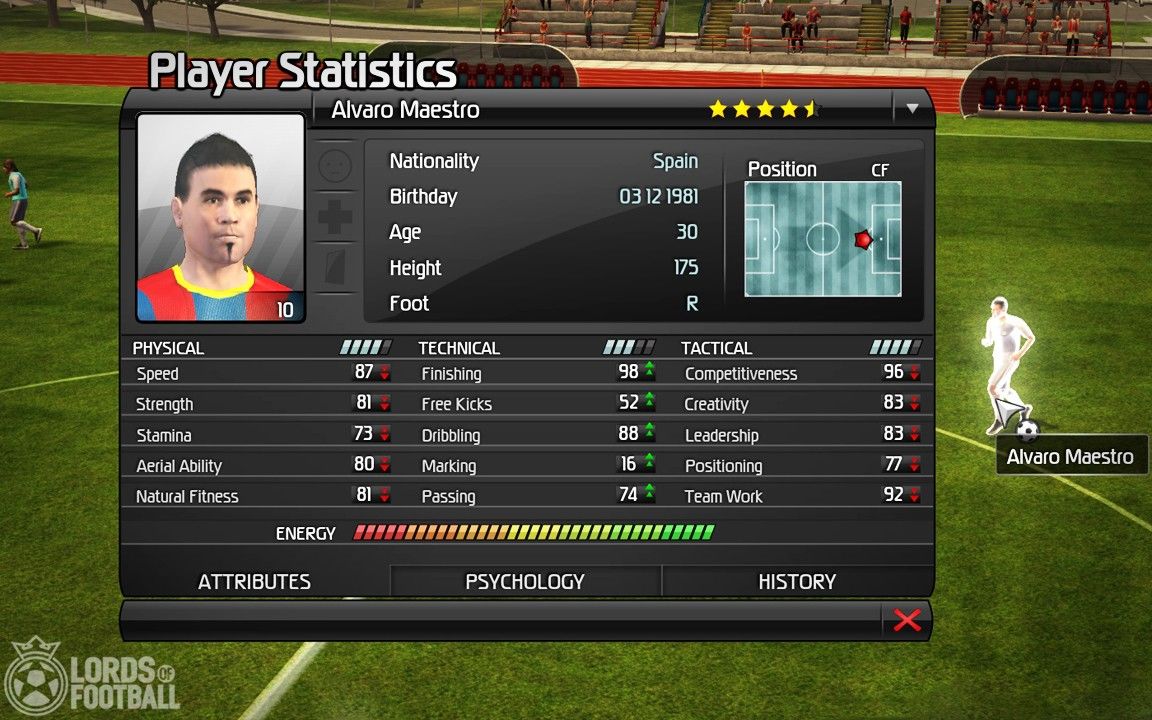Expand the dropdown arrow beside the star rating

click(x=912, y=109)
